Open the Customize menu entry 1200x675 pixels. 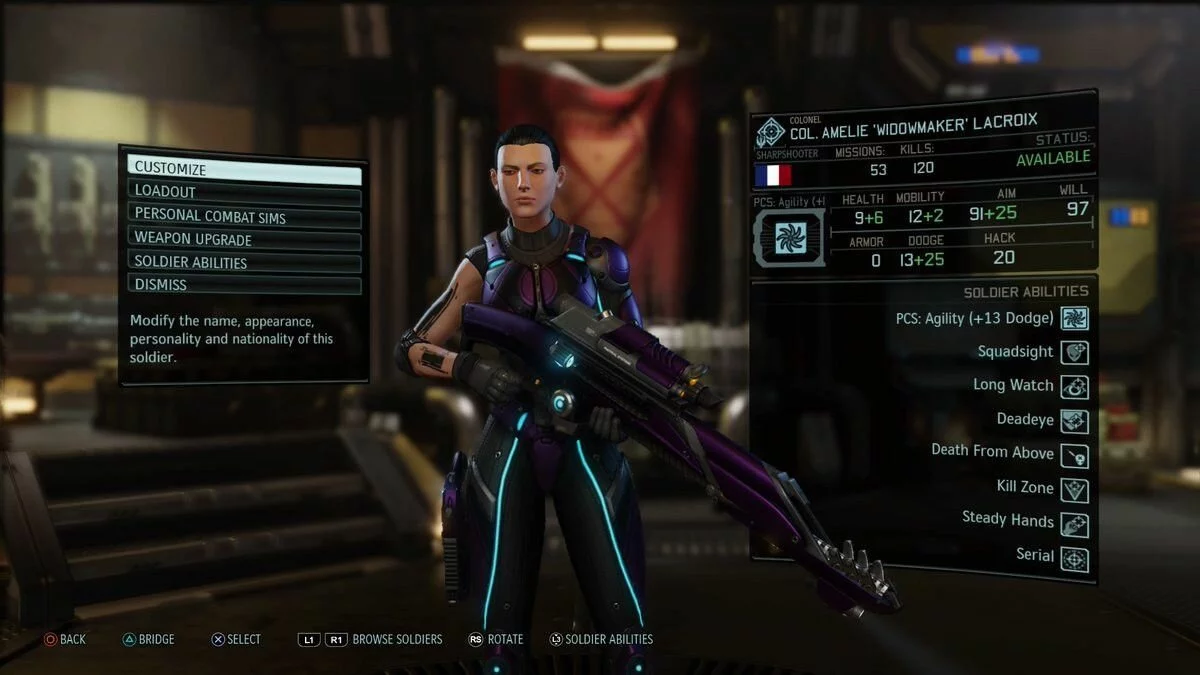244,168
